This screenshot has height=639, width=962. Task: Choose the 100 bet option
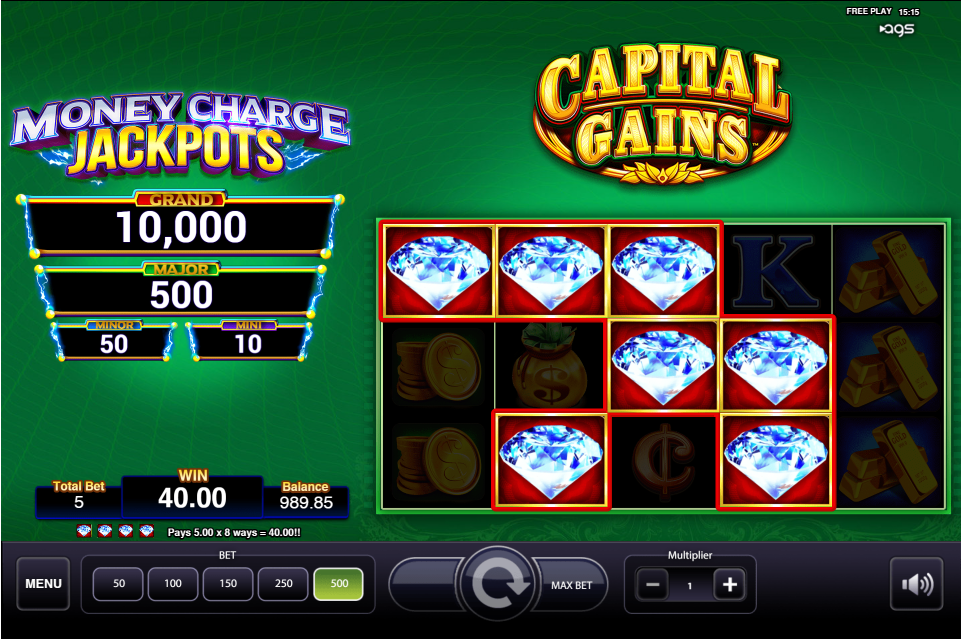[x=173, y=584]
